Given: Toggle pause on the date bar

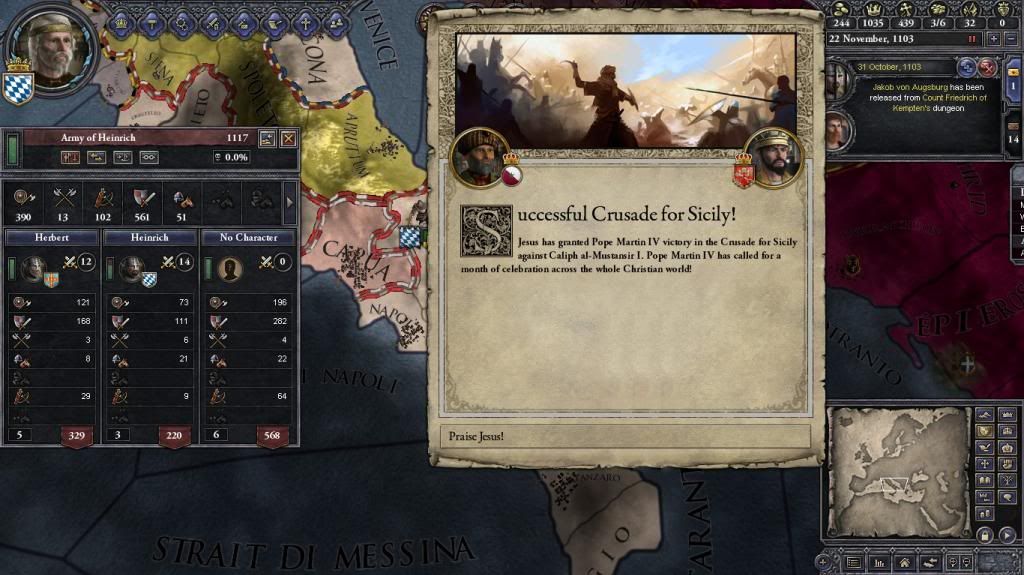Looking at the screenshot, I should [x=971, y=38].
